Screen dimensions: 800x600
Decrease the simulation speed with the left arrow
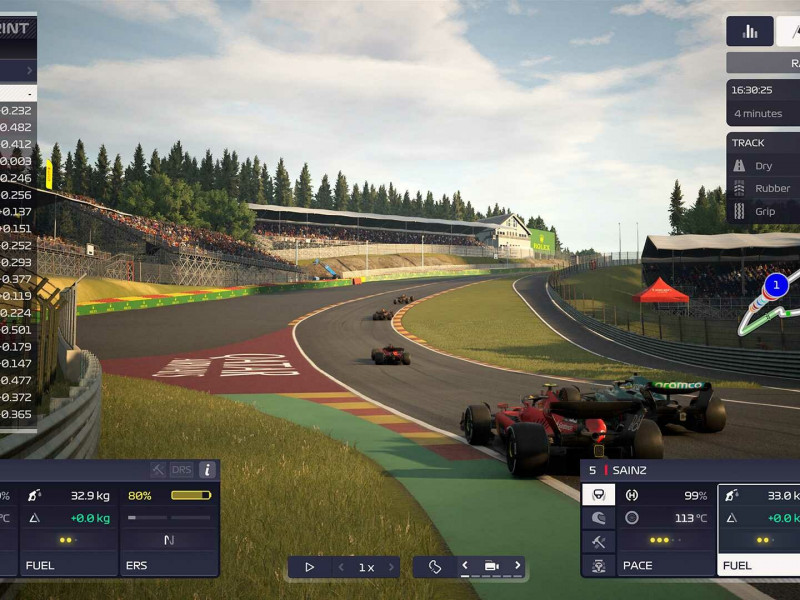click(x=341, y=567)
